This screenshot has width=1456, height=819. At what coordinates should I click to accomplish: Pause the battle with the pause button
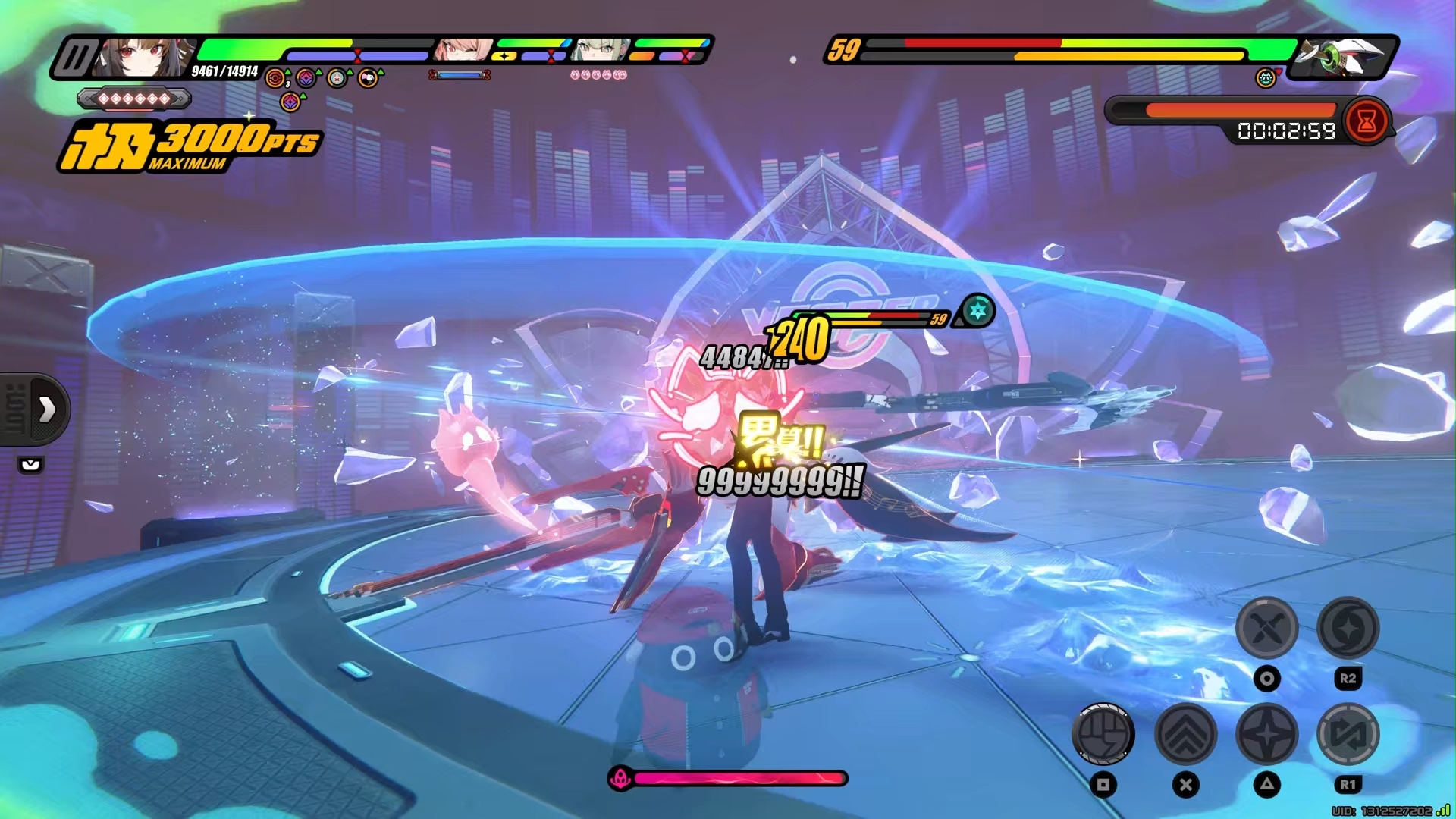point(76,58)
